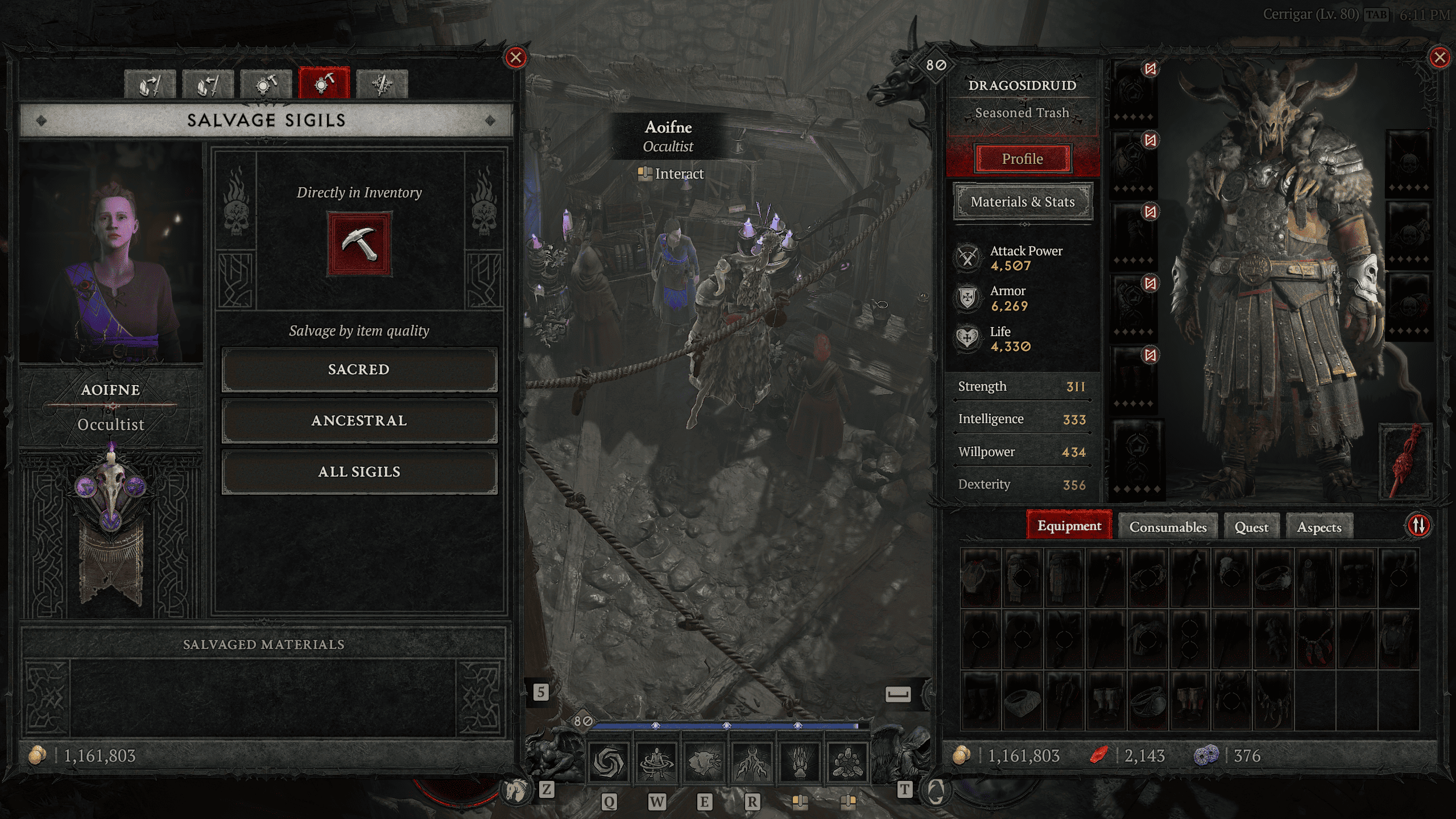This screenshot has width=1456, height=819.
Task: Choose ANCESTRAL salvage quality
Action: click(359, 421)
